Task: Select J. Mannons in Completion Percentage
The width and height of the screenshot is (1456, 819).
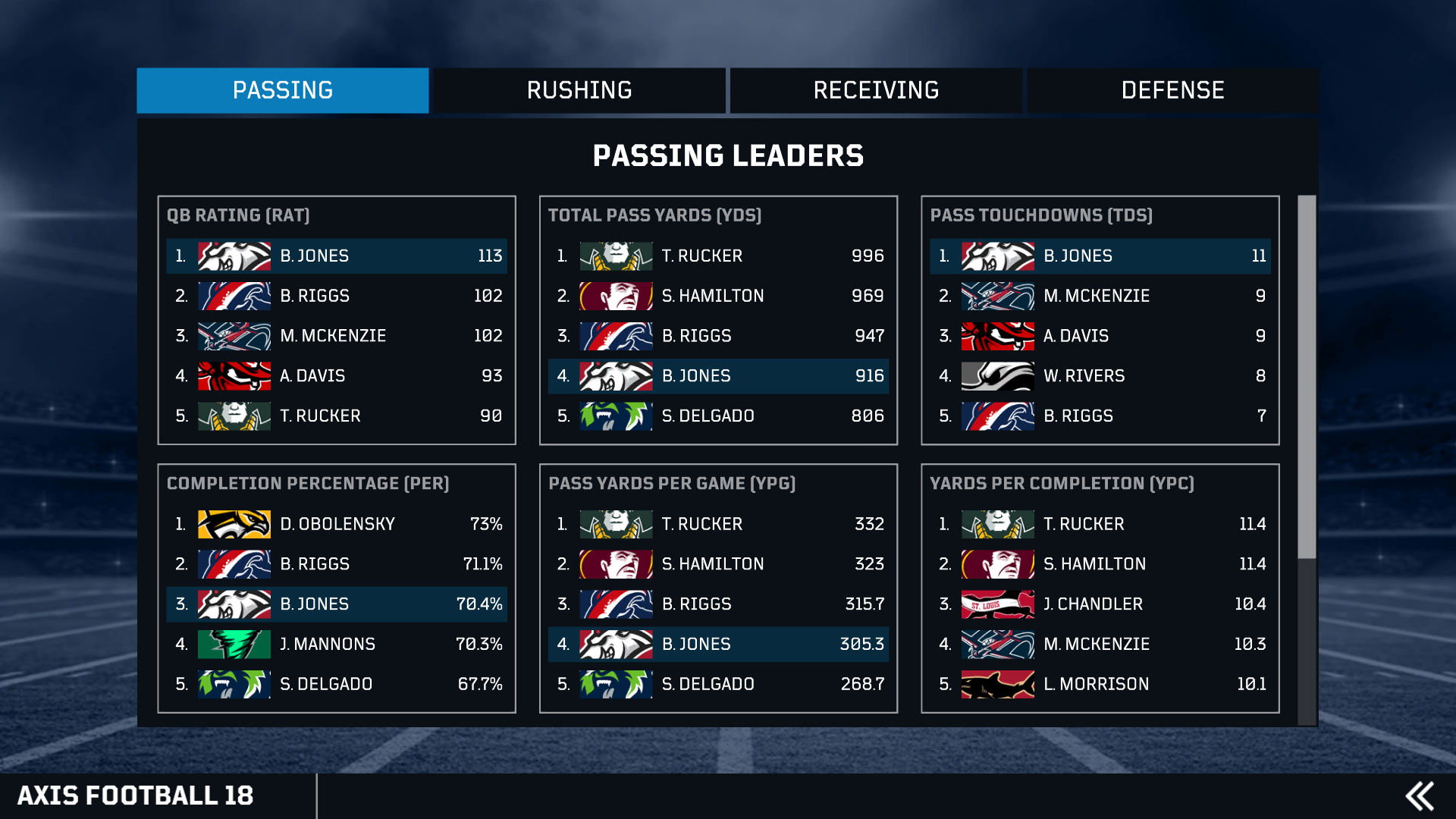Action: click(x=337, y=645)
